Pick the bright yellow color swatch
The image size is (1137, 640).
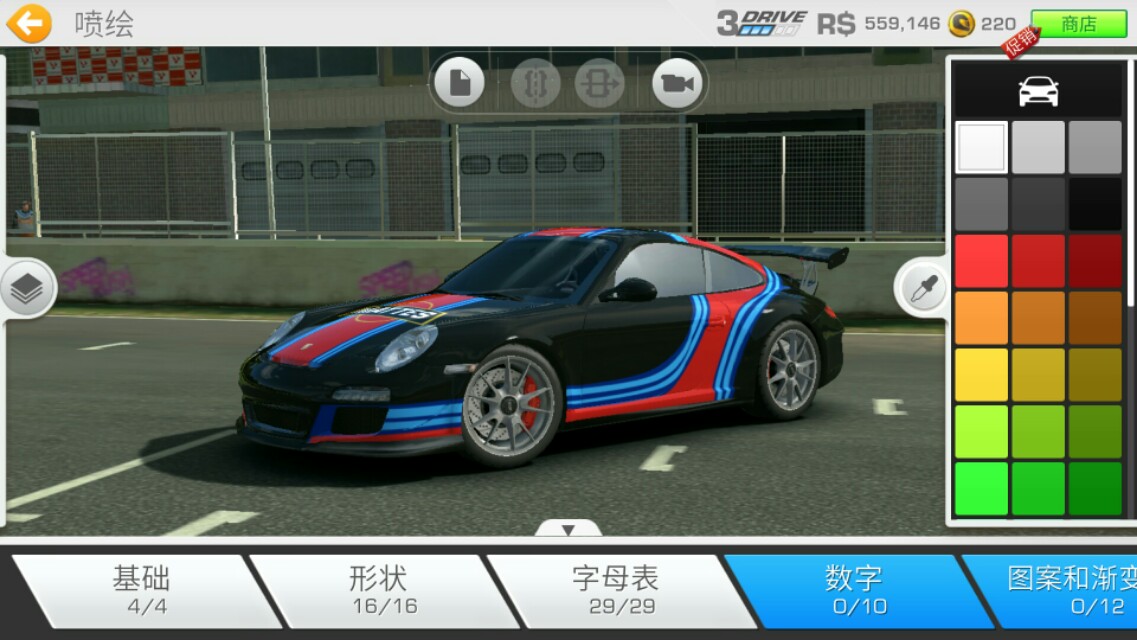click(x=981, y=375)
